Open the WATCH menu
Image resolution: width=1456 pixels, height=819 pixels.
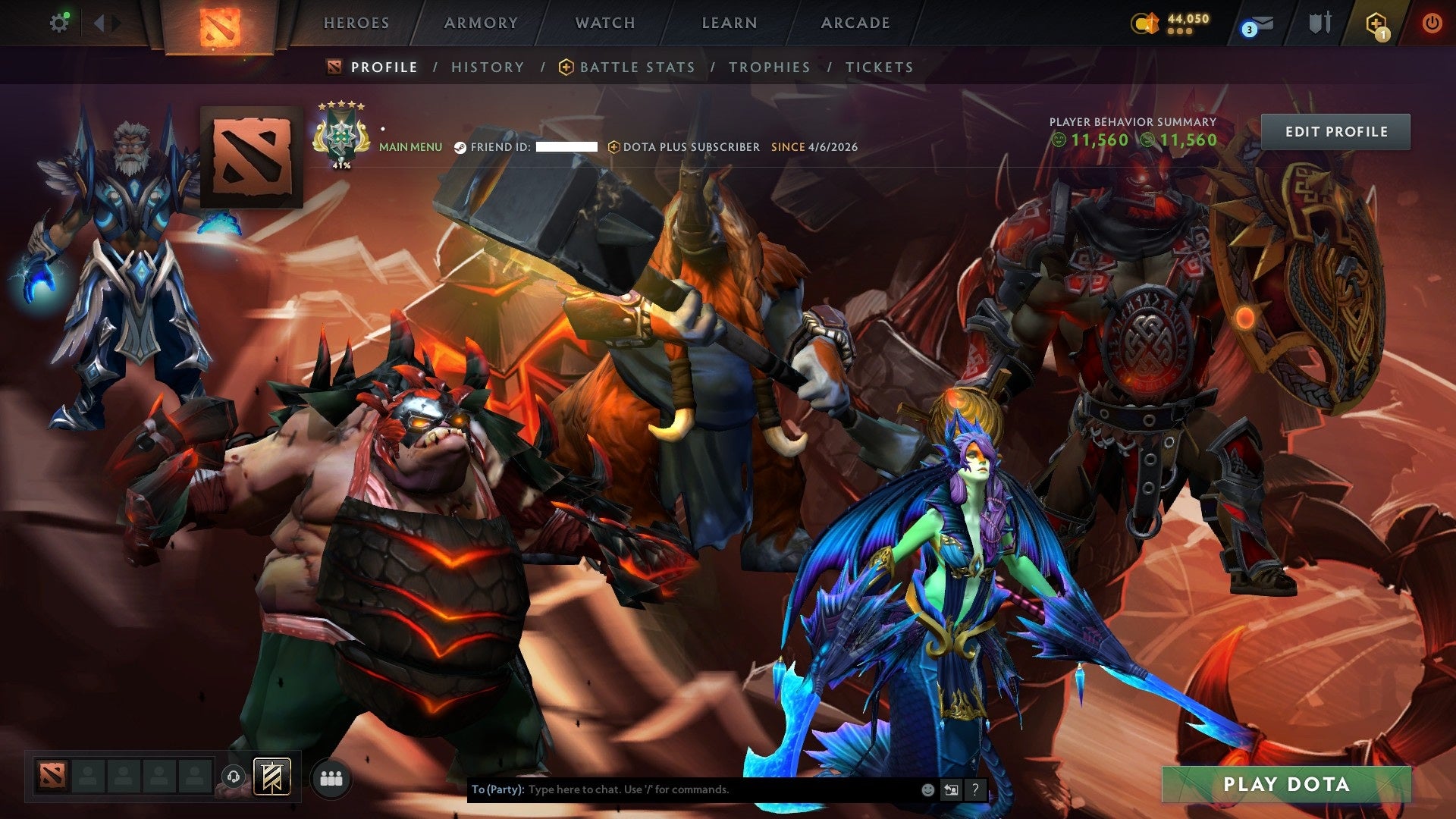pyautogui.click(x=604, y=23)
